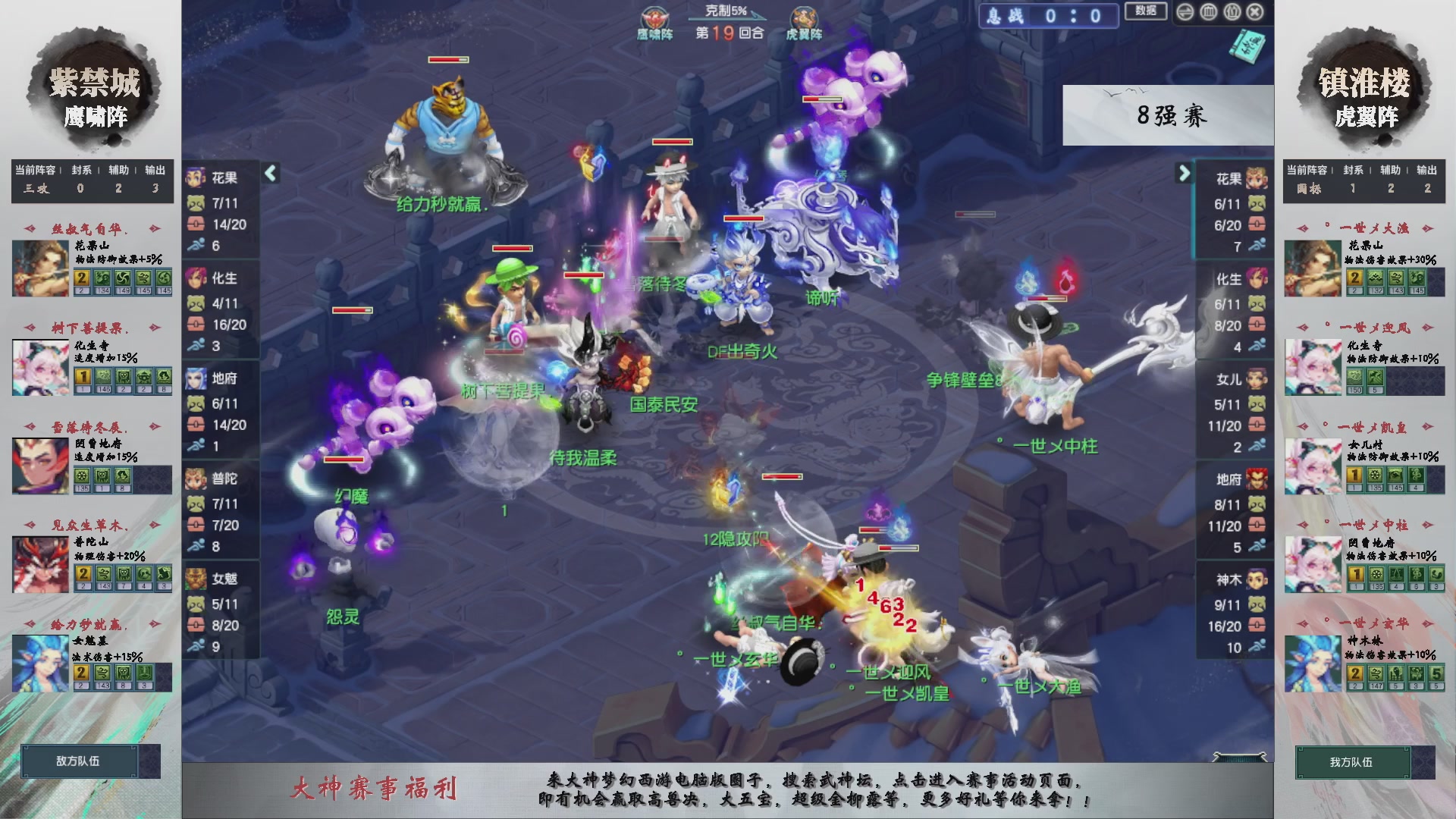This screenshot has width=1456, height=819.
Task: Toggle the circular arrow icon beside 数据
Action: click(x=1185, y=12)
